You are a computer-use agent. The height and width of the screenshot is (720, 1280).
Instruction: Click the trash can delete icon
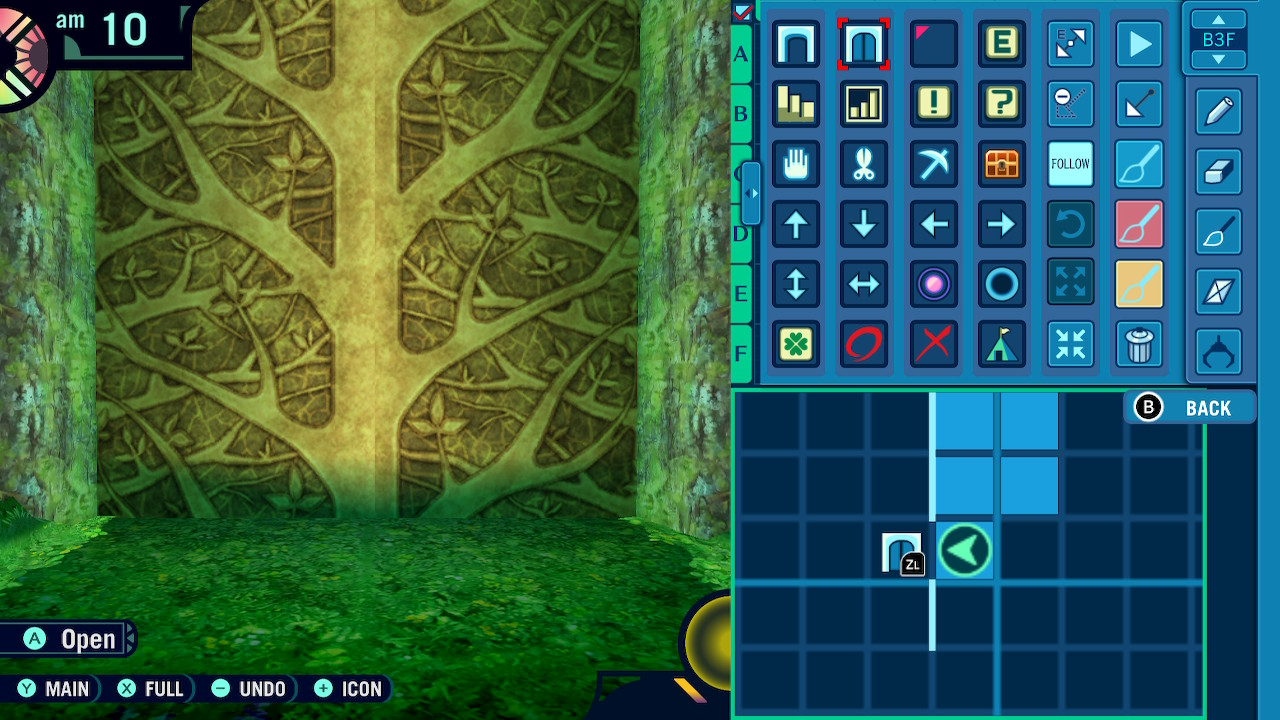coord(1139,344)
